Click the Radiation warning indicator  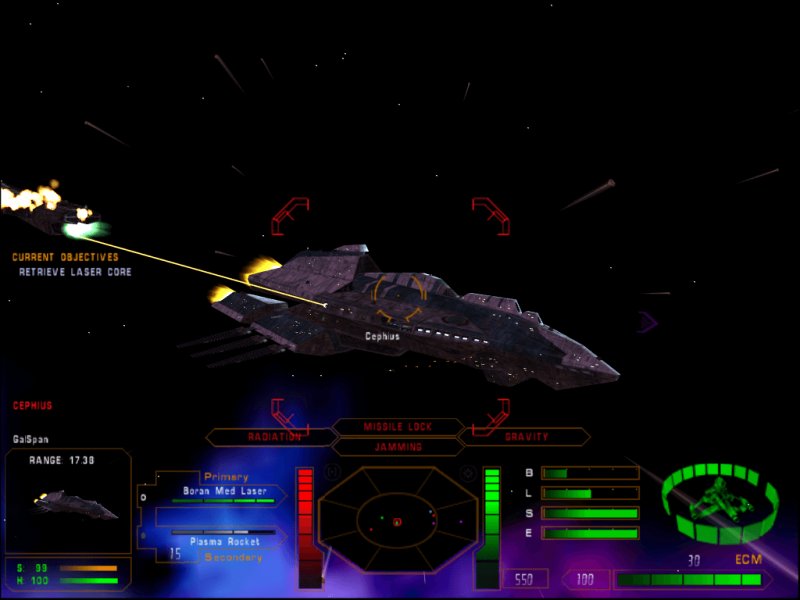pos(274,437)
